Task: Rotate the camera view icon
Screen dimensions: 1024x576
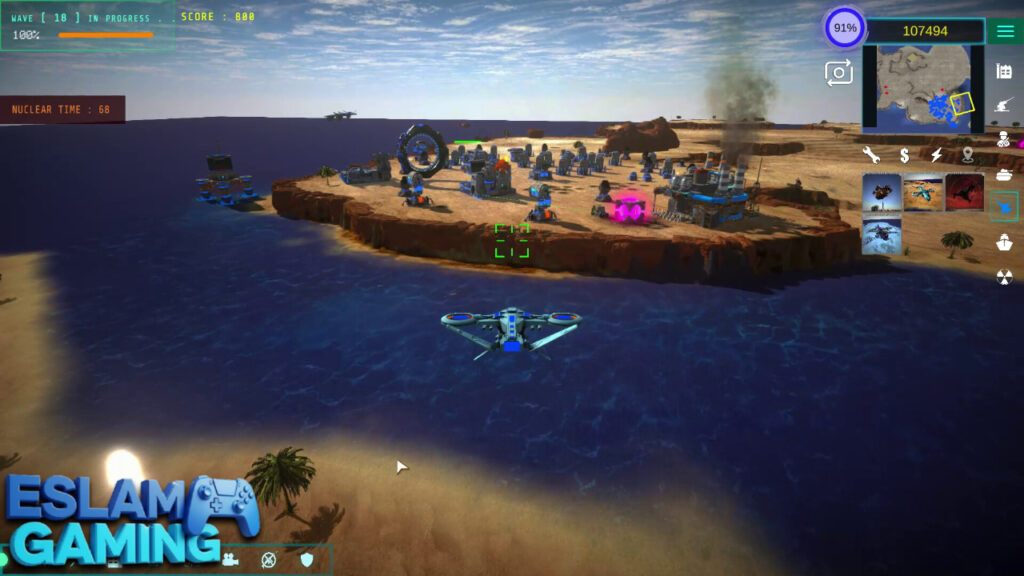Action: pyautogui.click(x=838, y=72)
